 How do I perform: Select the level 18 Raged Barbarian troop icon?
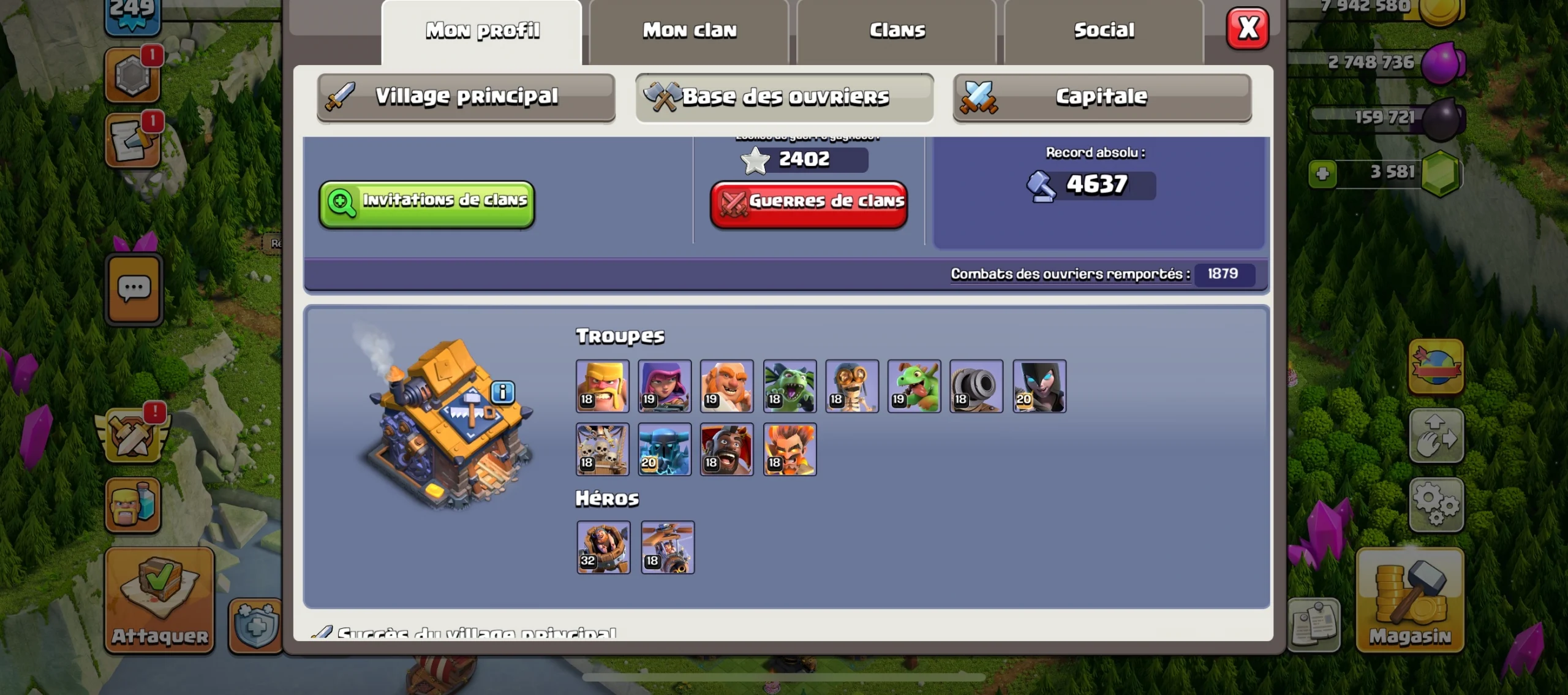click(x=603, y=386)
